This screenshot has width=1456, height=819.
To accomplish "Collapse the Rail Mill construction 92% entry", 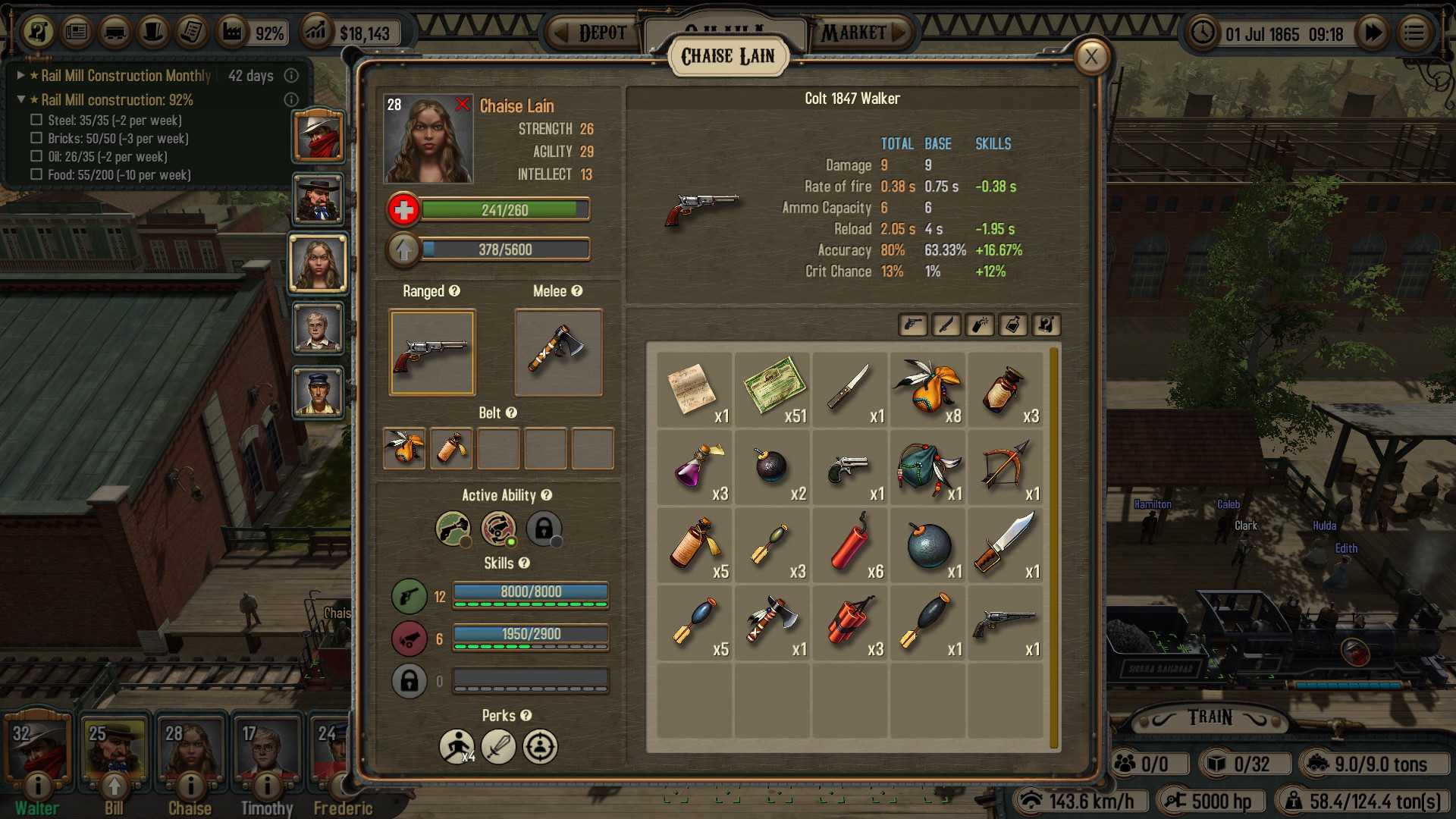I will coord(20,99).
